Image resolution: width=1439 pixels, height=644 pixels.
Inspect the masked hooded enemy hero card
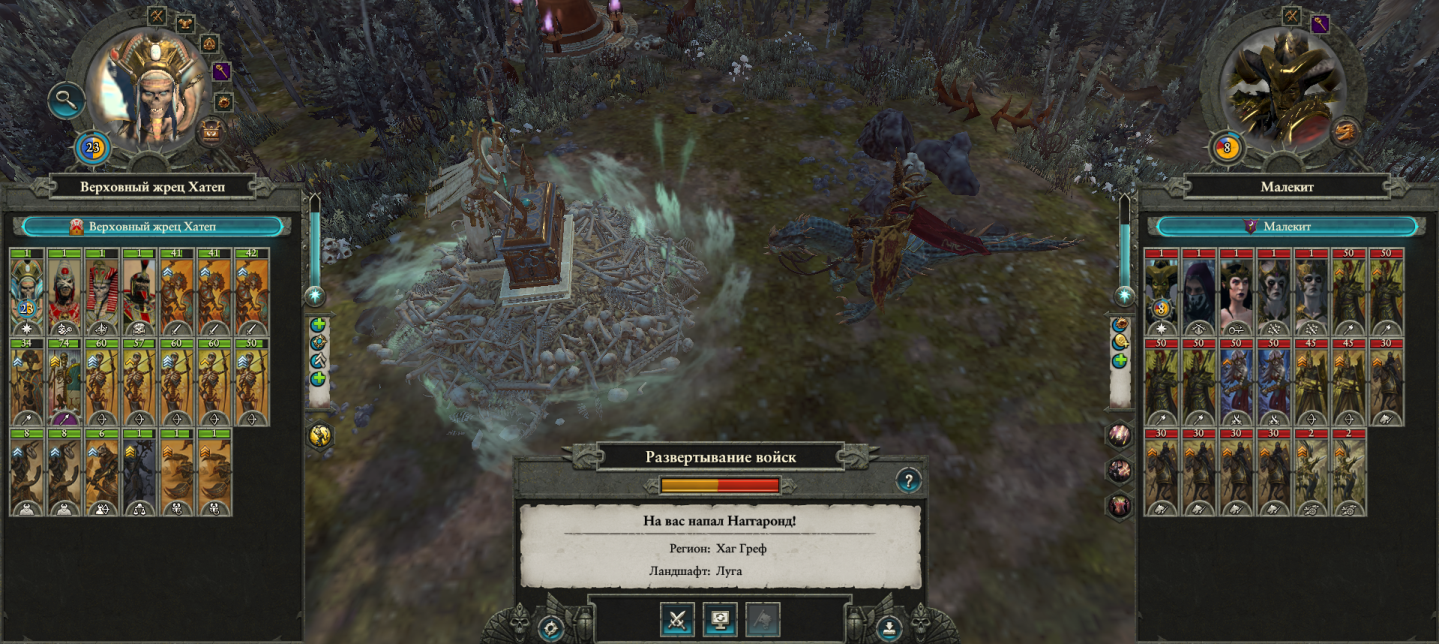[x=1199, y=291]
